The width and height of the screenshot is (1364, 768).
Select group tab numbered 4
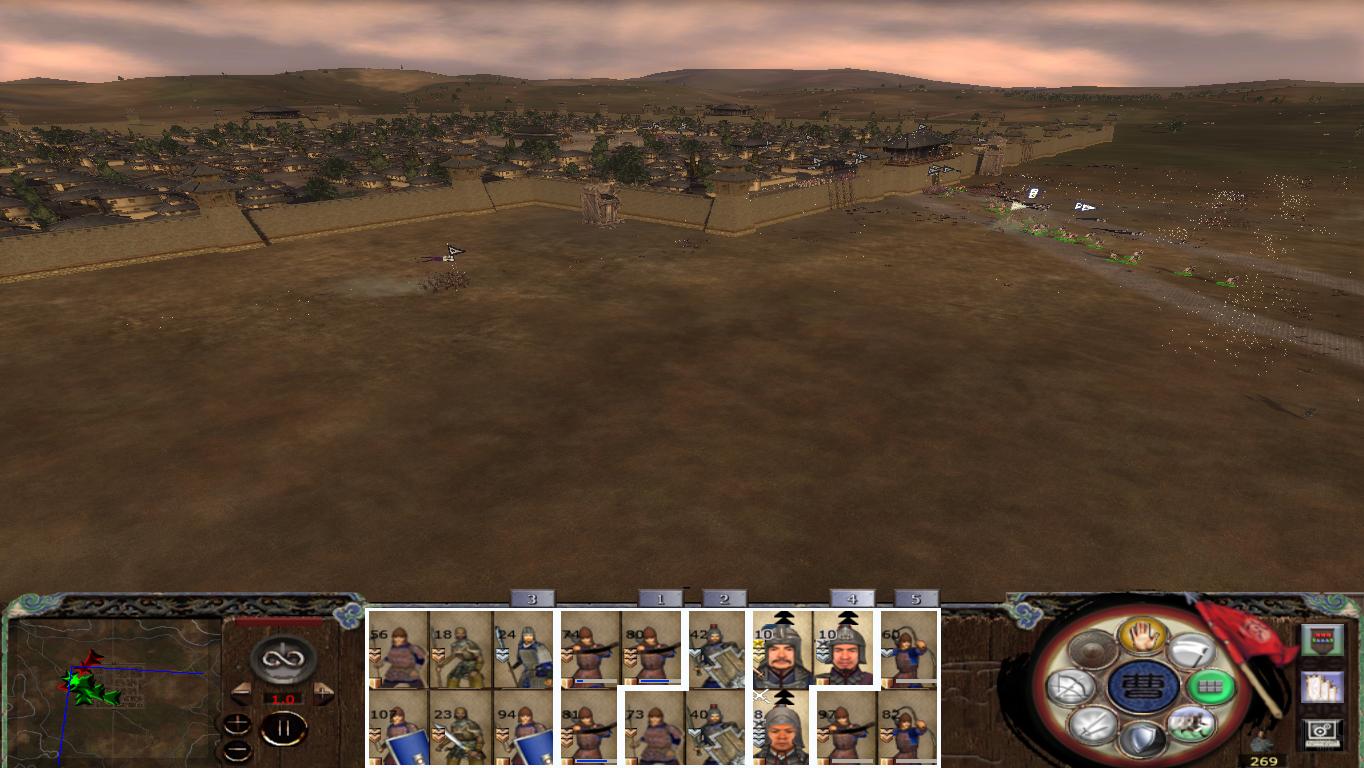[851, 598]
